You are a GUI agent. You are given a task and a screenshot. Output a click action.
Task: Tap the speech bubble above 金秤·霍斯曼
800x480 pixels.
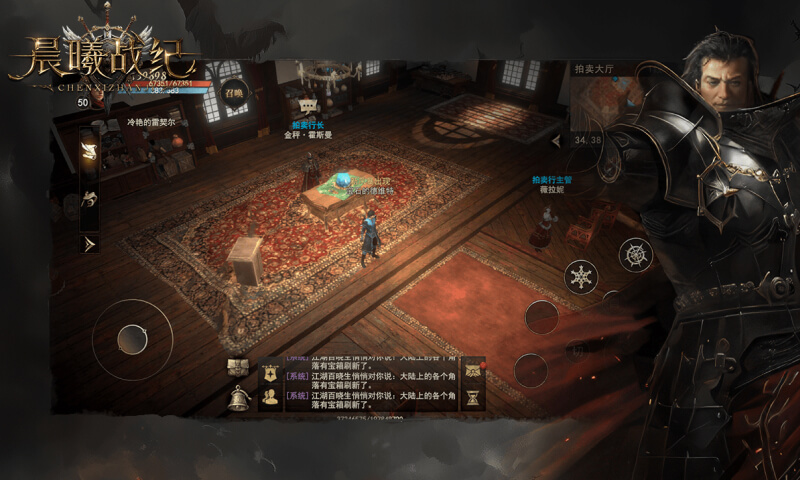[x=308, y=105]
